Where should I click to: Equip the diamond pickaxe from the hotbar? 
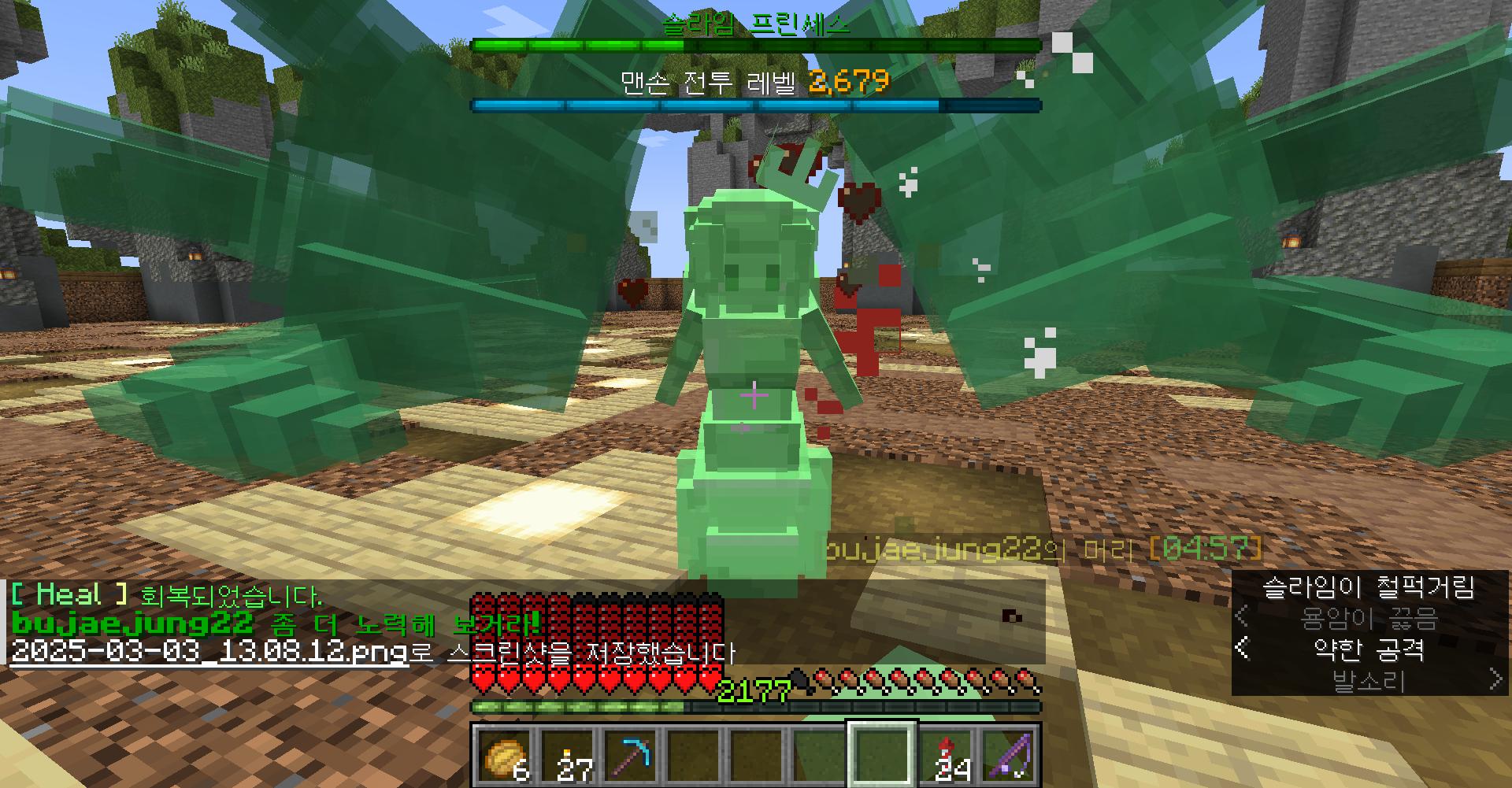pos(630,754)
